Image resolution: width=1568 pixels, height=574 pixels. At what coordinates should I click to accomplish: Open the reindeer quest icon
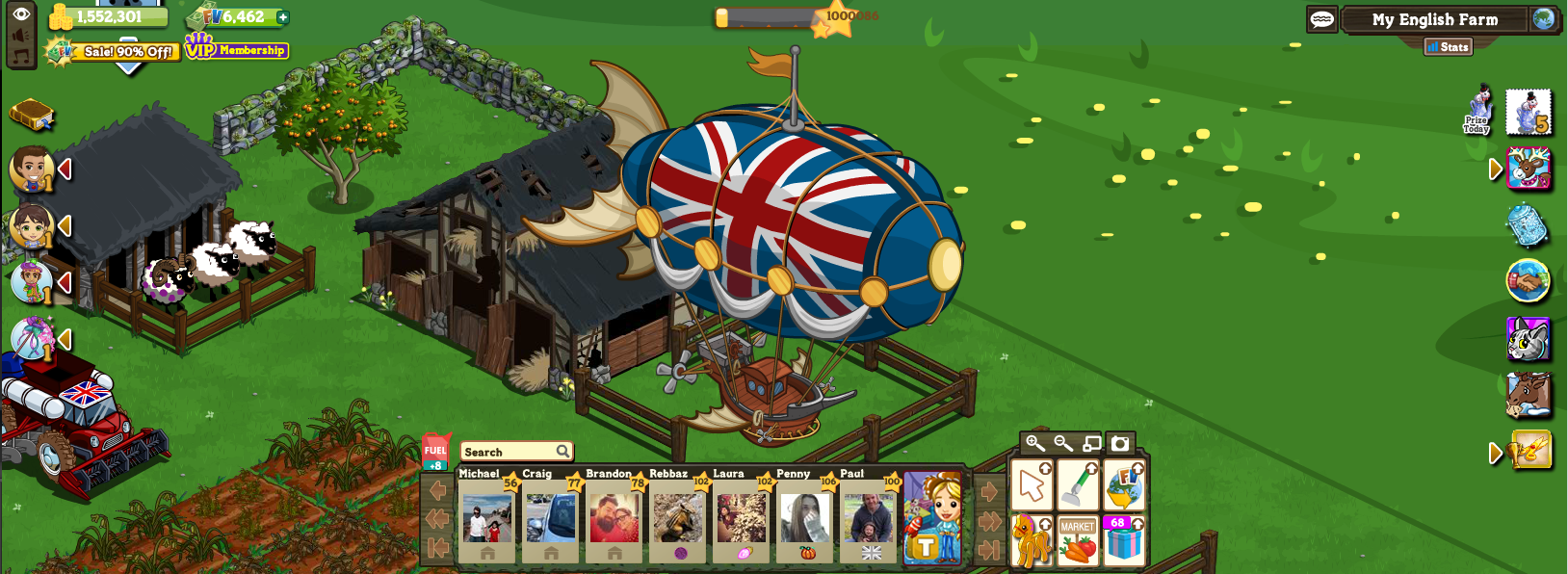click(x=1529, y=170)
